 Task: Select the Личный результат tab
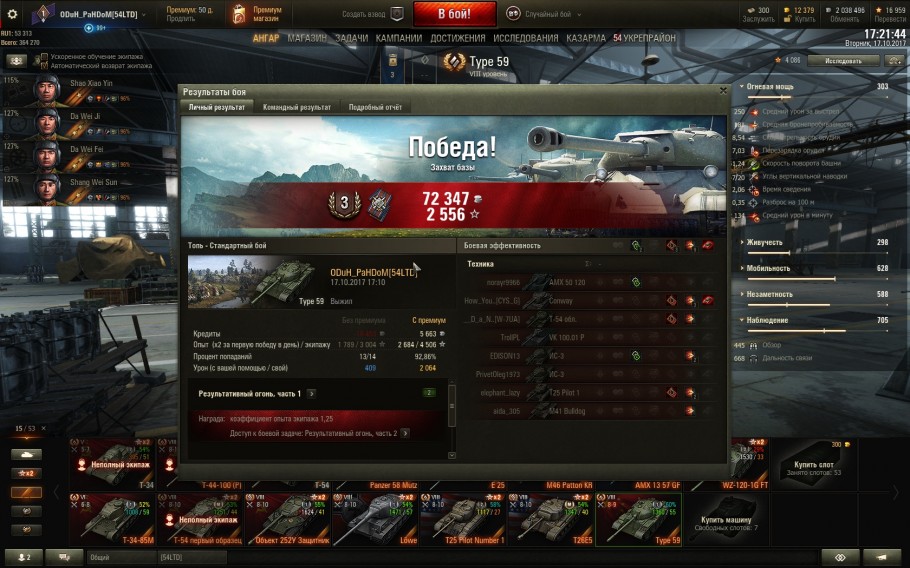pos(217,107)
